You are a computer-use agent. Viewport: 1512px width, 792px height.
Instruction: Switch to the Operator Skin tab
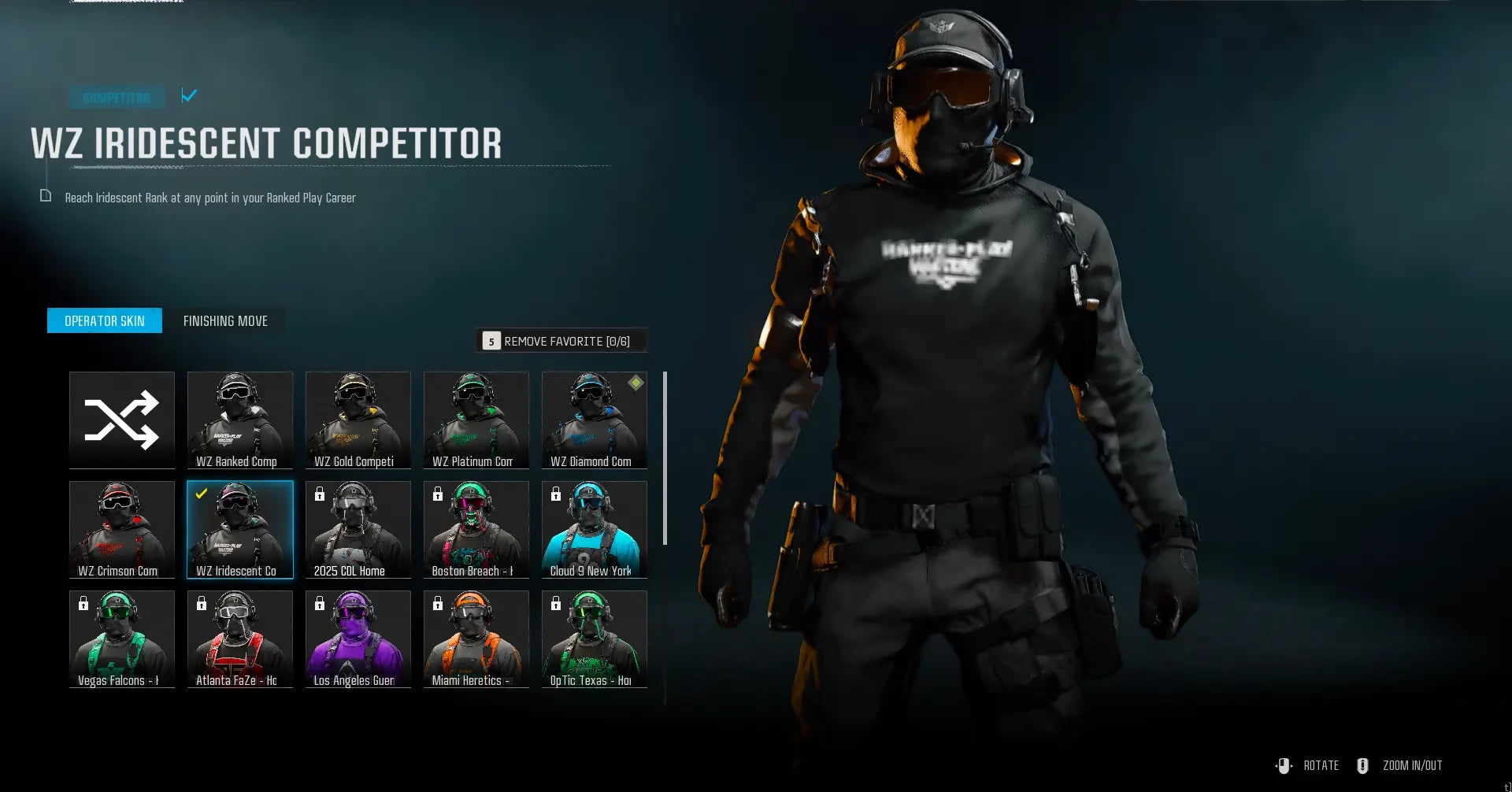tap(105, 320)
